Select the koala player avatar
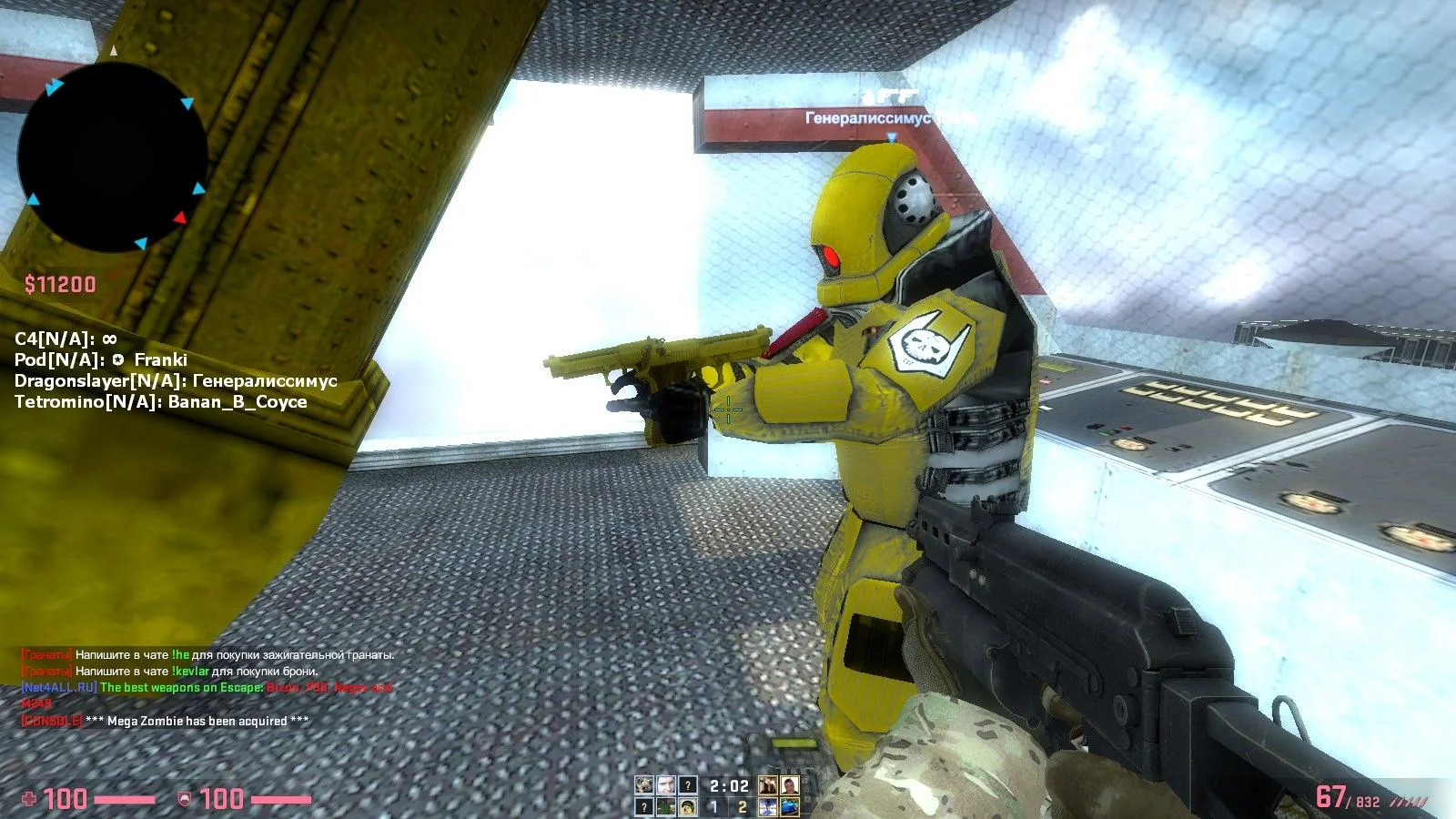 click(644, 784)
